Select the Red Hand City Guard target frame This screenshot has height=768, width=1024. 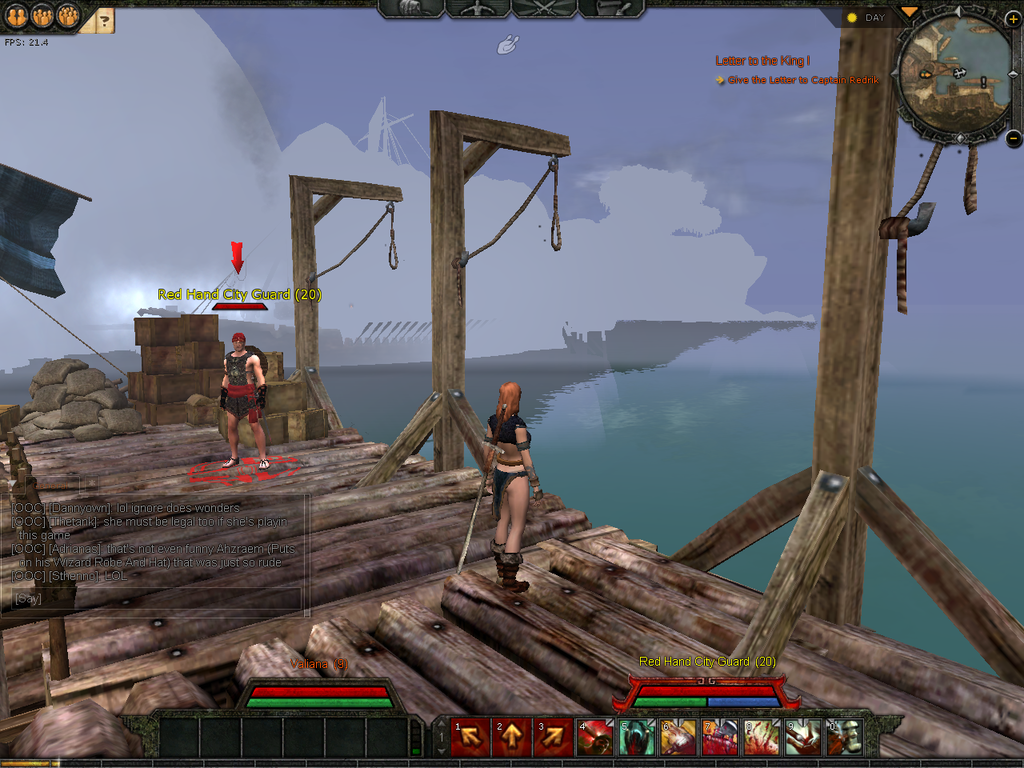(x=707, y=689)
